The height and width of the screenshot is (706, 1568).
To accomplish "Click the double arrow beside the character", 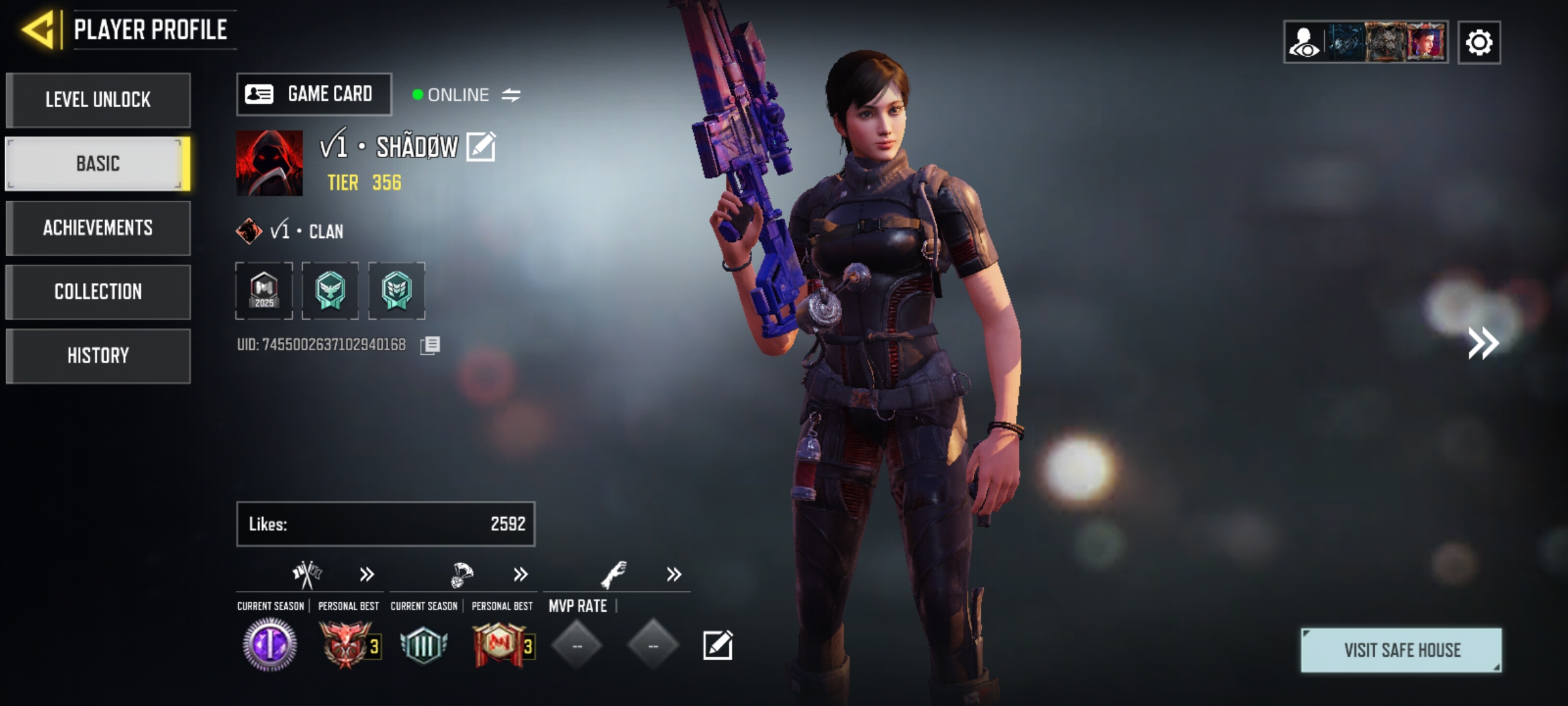I will click(1483, 343).
